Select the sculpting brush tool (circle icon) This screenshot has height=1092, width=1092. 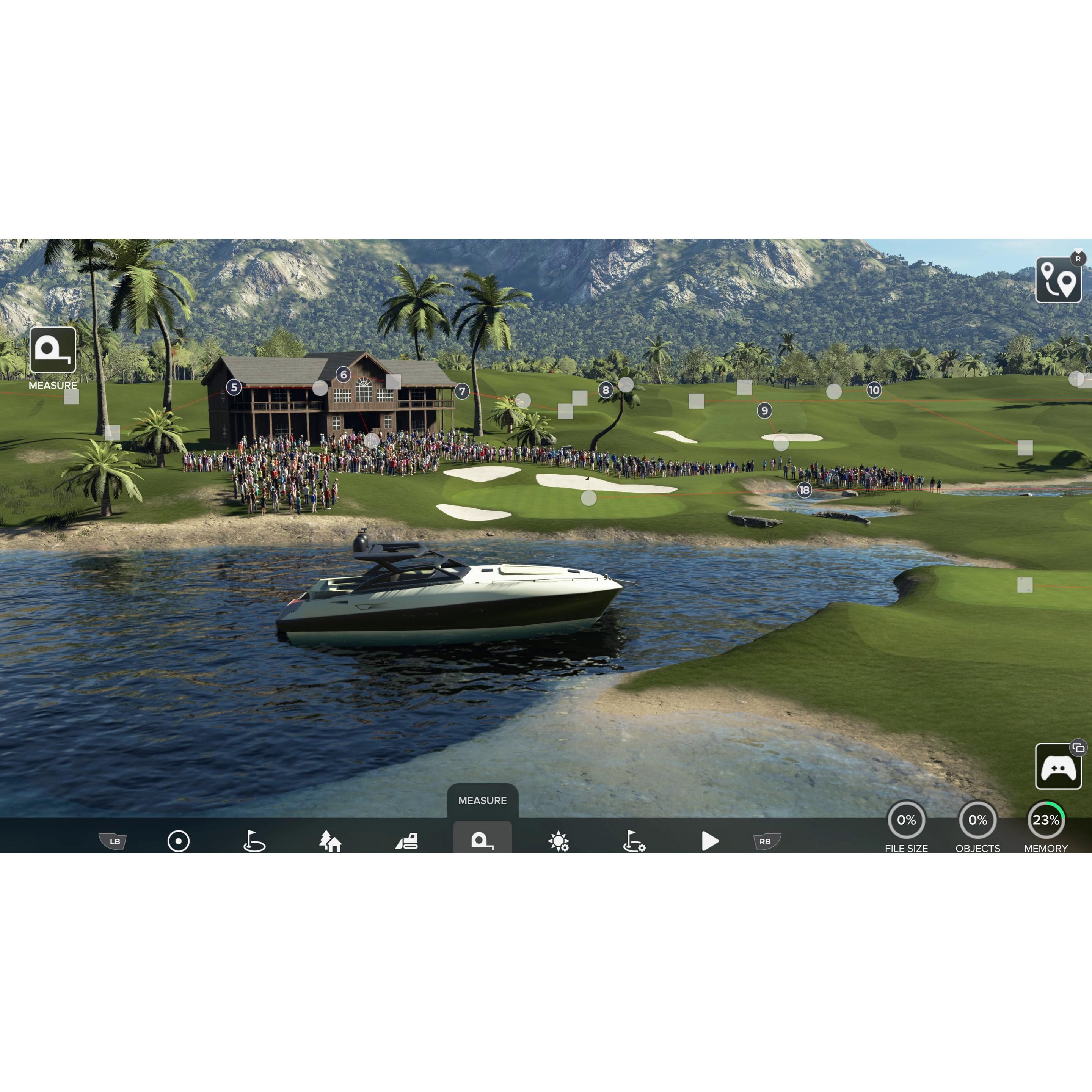tap(179, 842)
